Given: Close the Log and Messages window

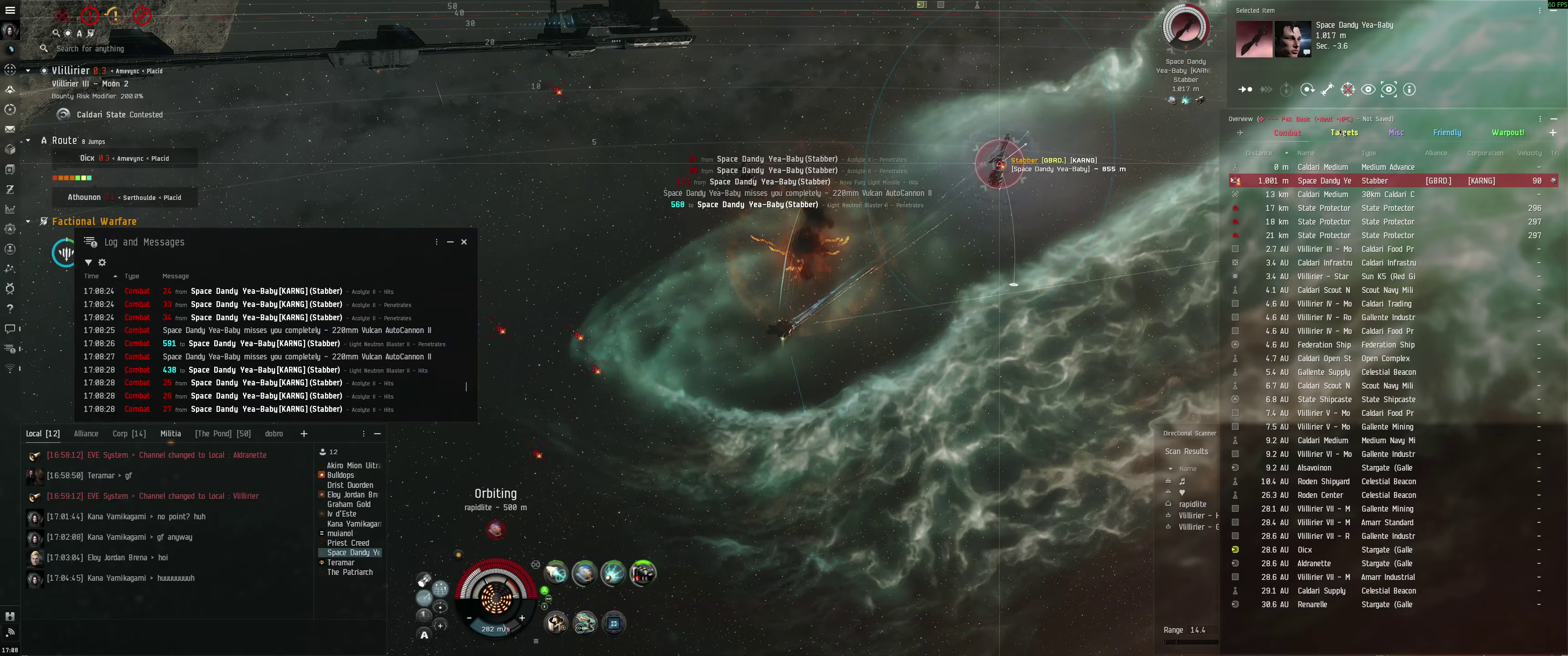Looking at the screenshot, I should [x=464, y=242].
